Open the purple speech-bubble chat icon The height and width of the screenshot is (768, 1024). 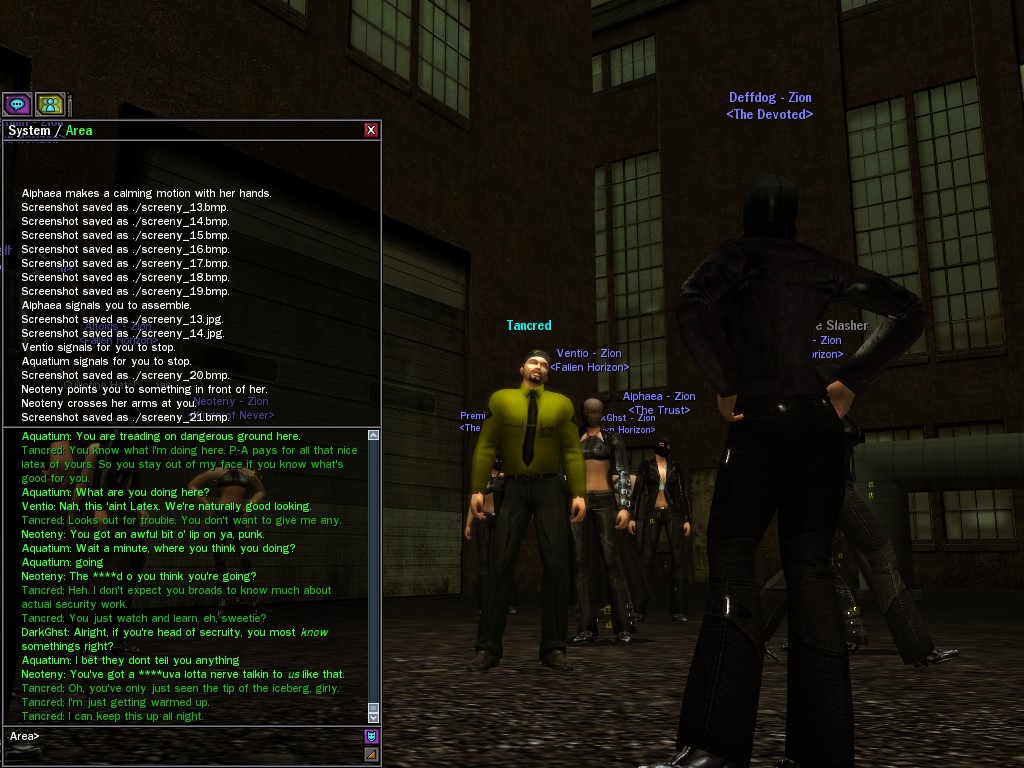(17, 104)
